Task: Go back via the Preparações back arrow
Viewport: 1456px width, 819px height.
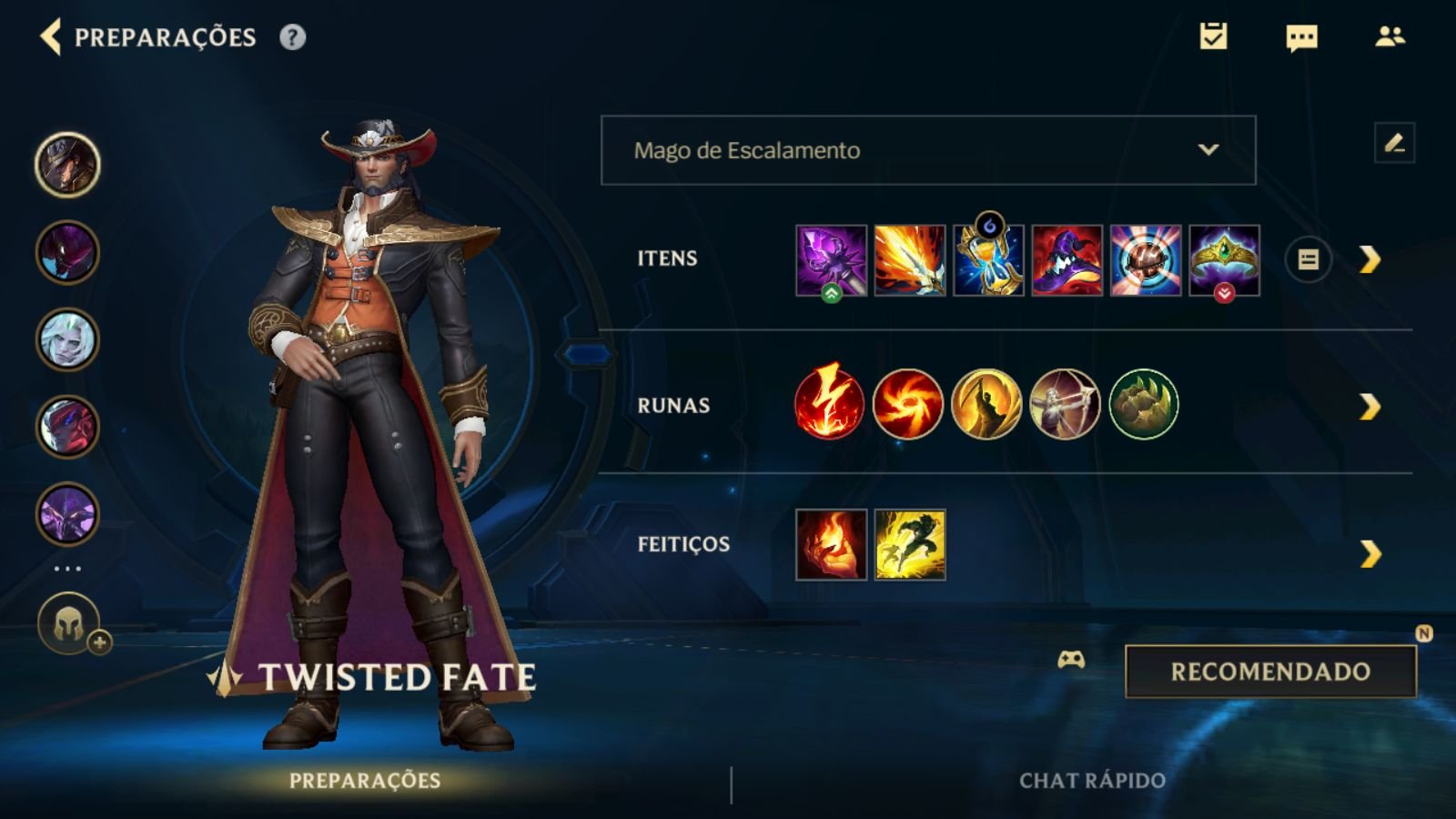Action: point(50,38)
